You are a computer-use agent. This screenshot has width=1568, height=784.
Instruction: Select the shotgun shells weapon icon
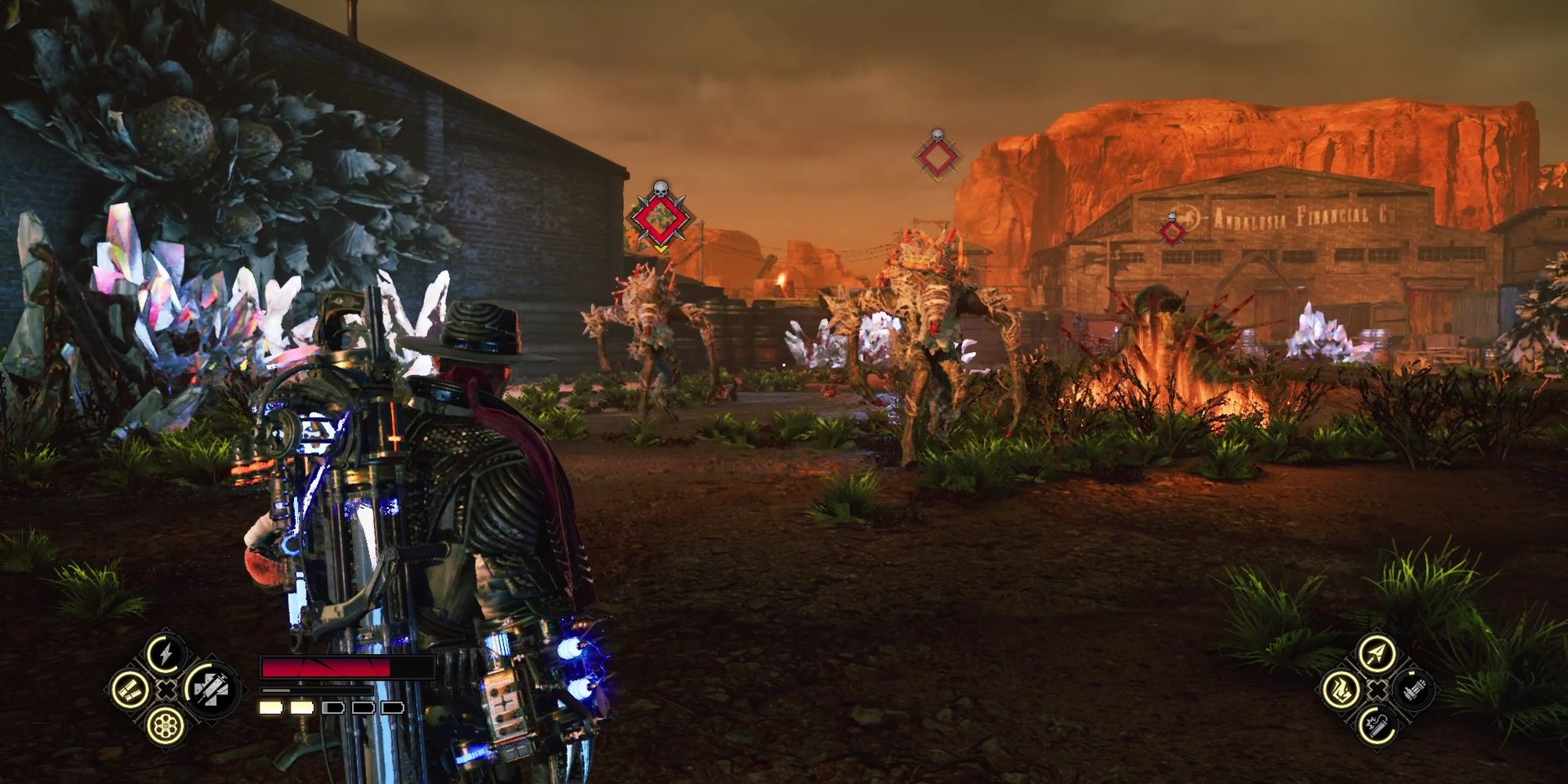coord(130,690)
